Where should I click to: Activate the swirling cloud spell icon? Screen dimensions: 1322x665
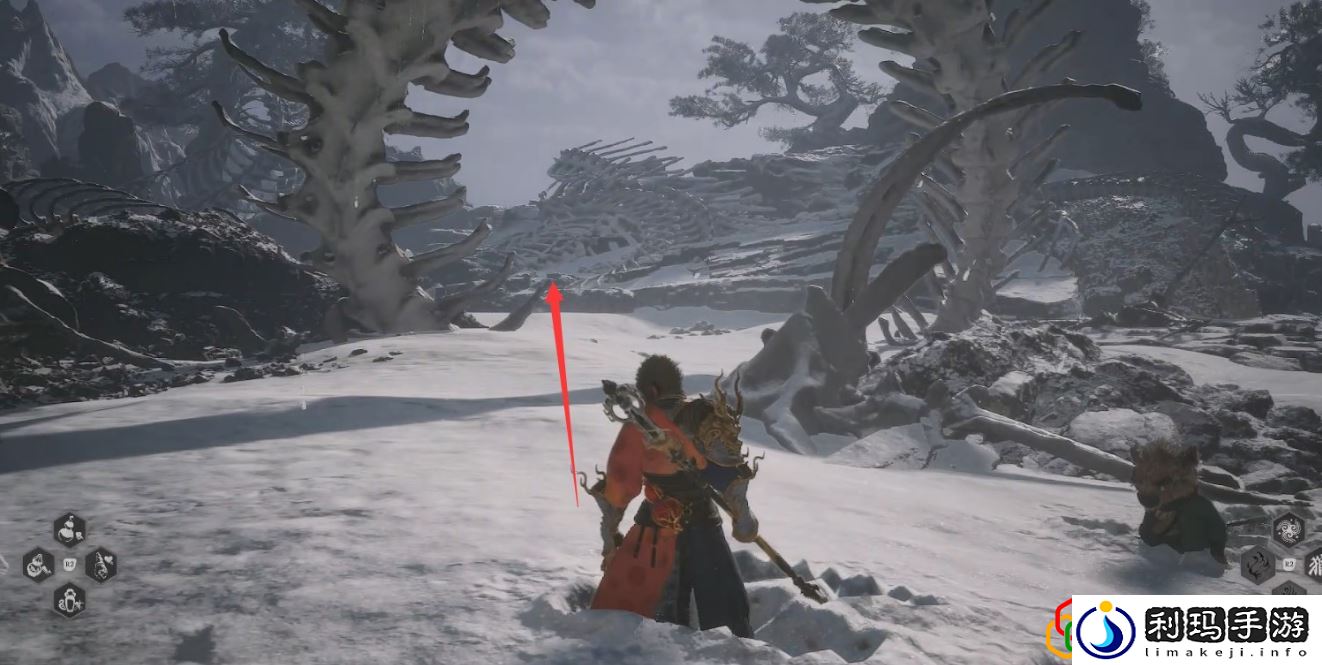[1288, 529]
